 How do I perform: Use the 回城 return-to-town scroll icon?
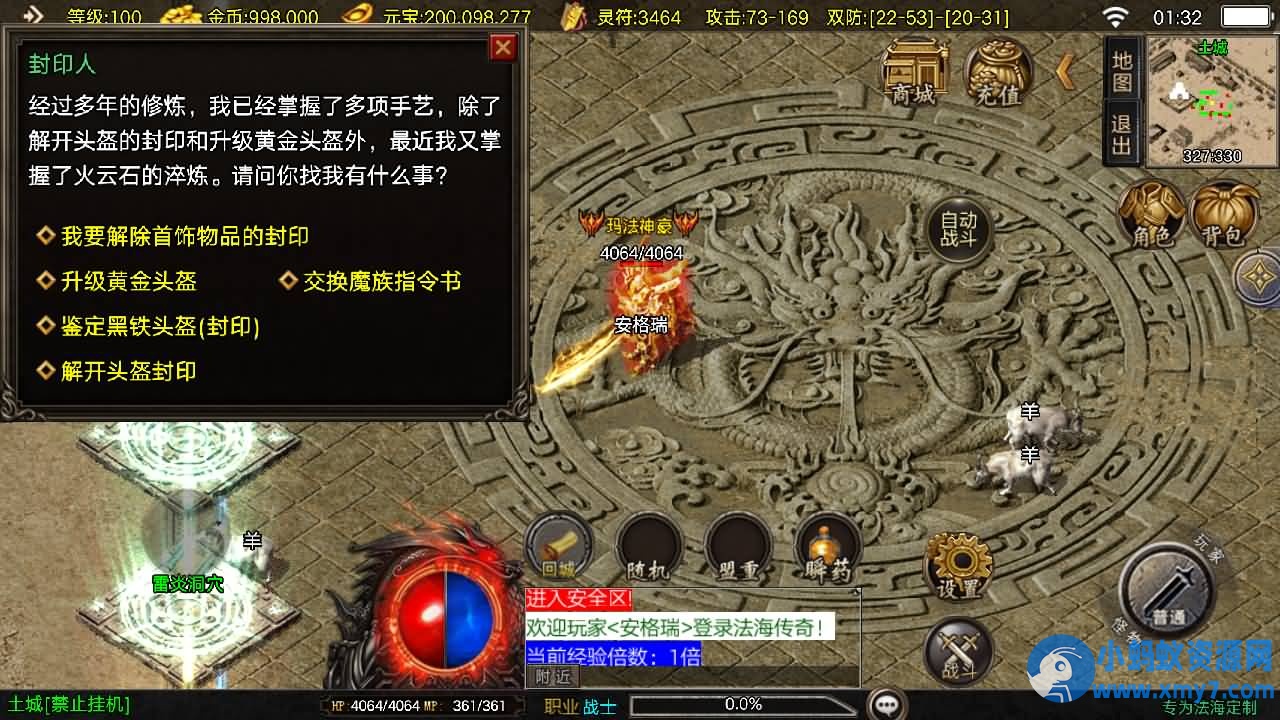click(558, 548)
